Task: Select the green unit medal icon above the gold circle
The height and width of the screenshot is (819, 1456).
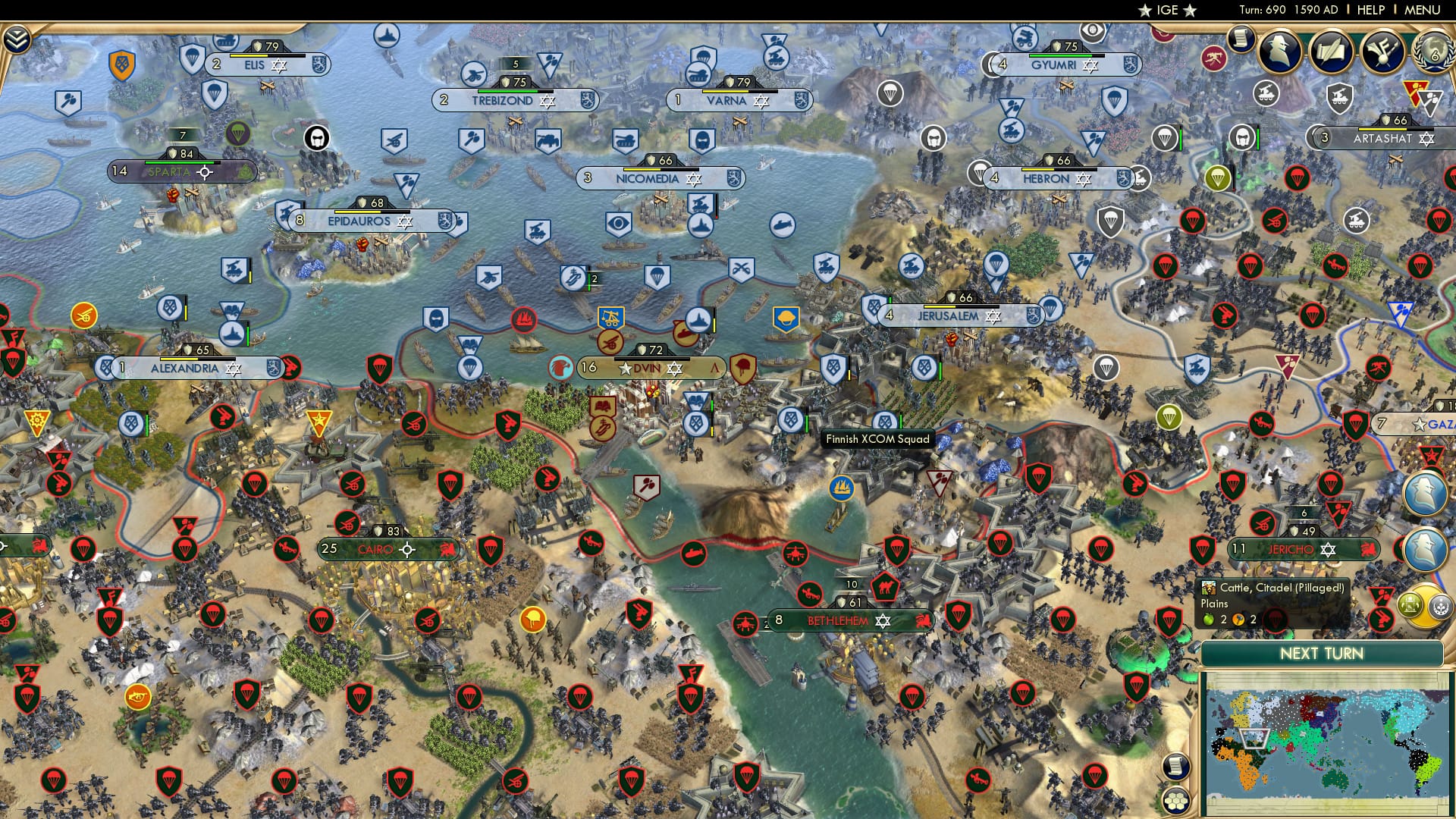Action: (1409, 604)
